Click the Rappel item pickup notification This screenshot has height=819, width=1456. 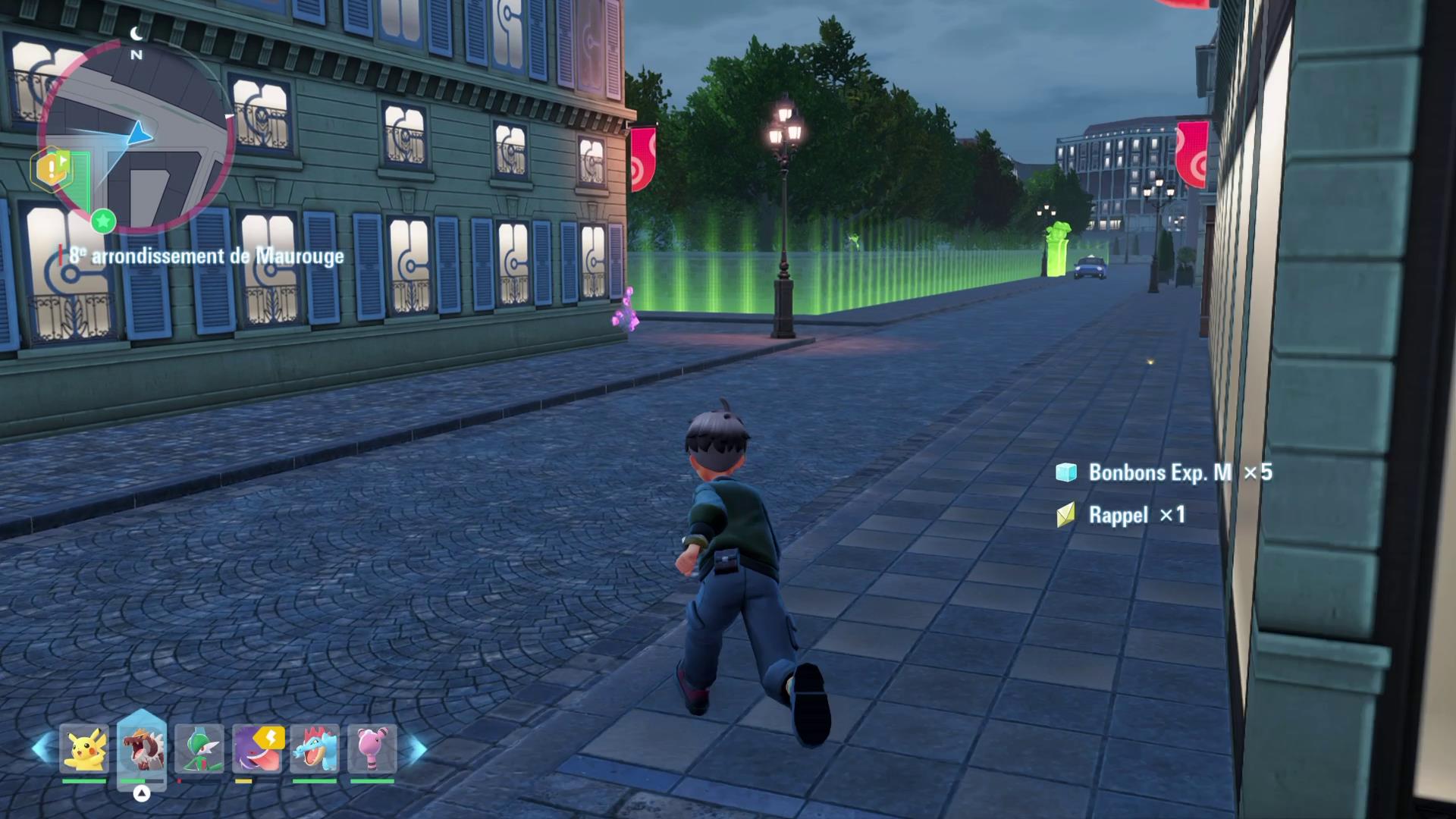click(1121, 516)
